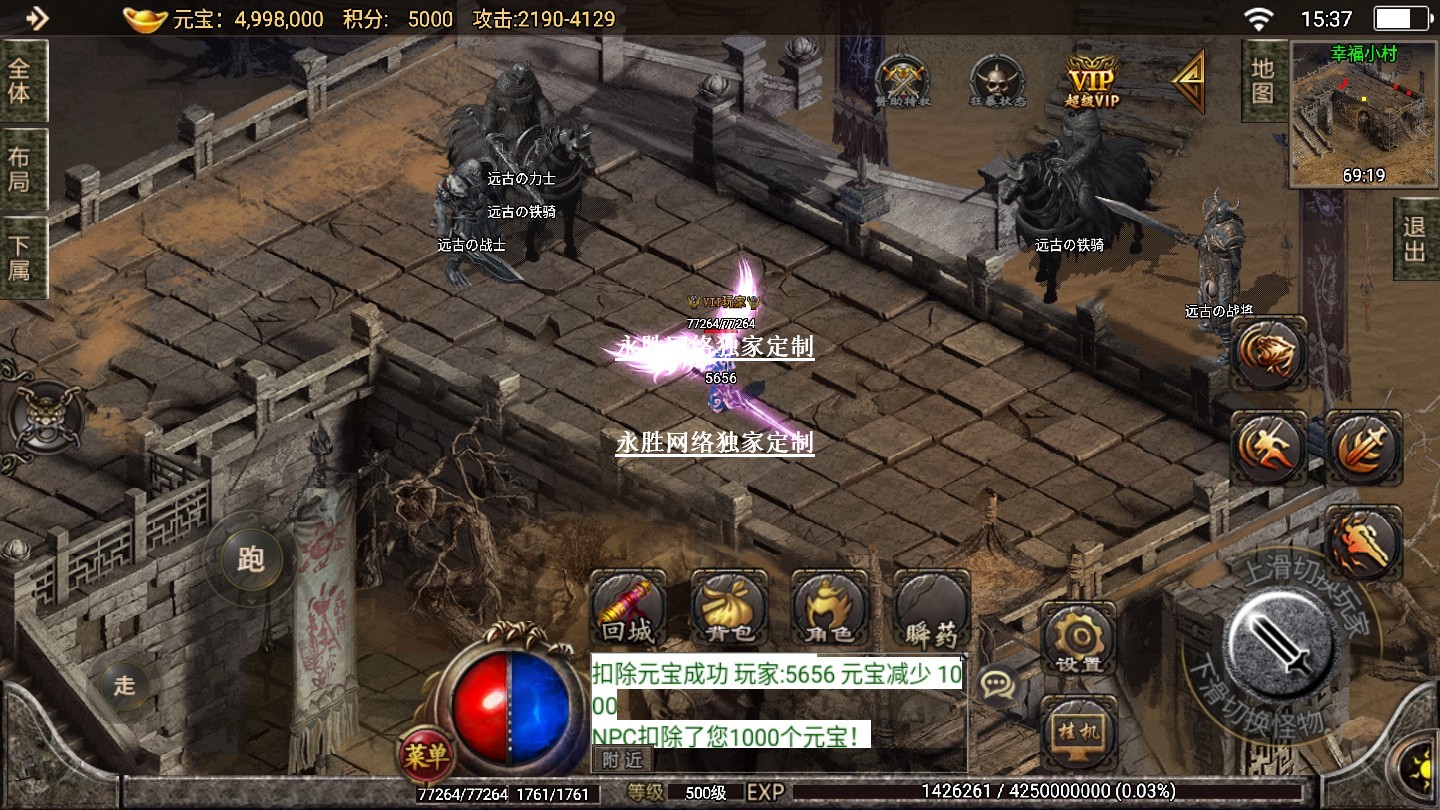Open the 角色 character sheet
Viewport: 1440px width, 810px height.
click(x=829, y=609)
